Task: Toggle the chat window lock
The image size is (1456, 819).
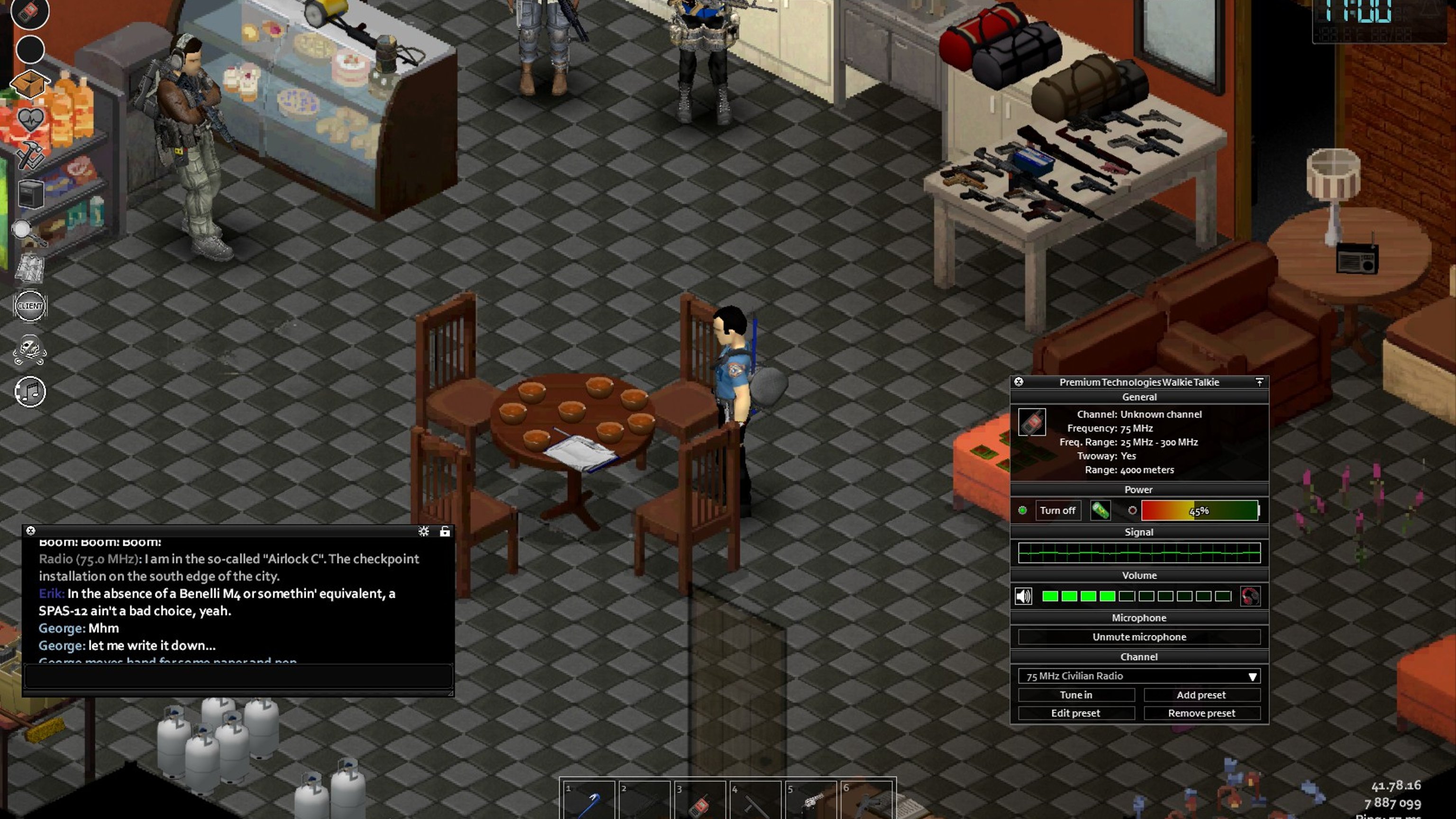Action: coord(445,531)
